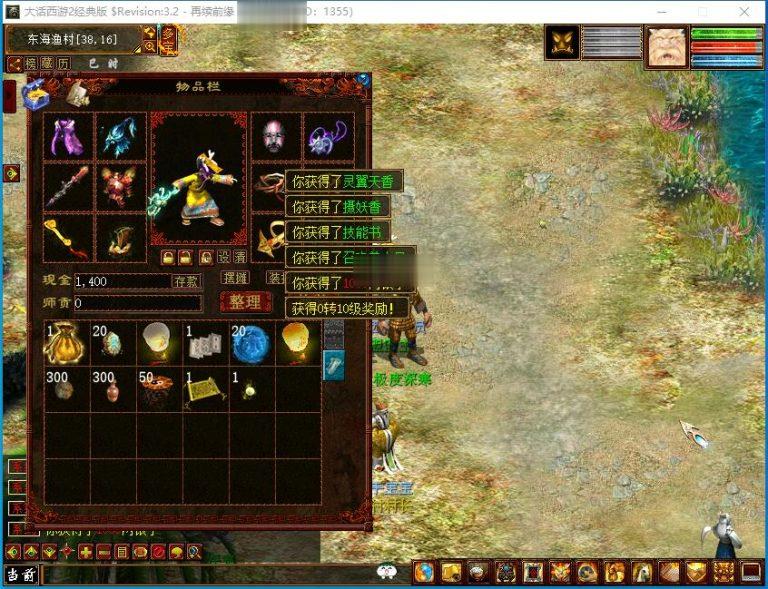Select the red mask equipment slot
The image size is (768, 589).
(x=274, y=137)
